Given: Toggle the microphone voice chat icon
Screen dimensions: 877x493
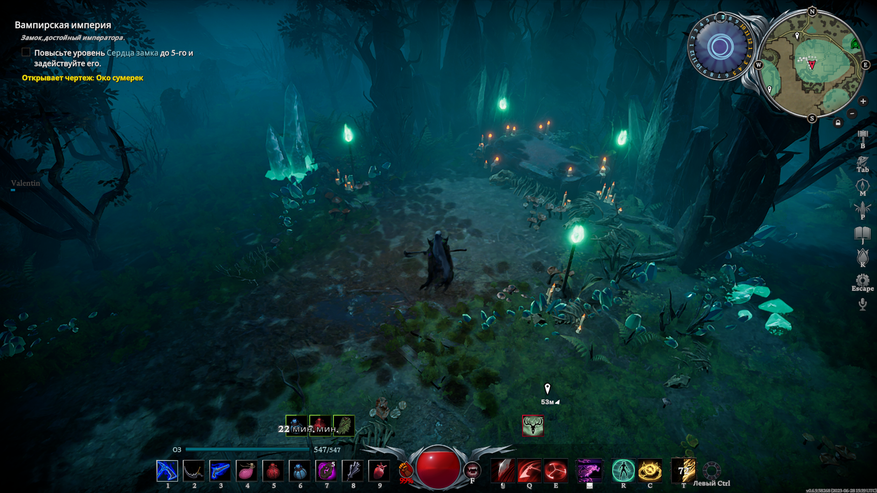Looking at the screenshot, I should point(862,304).
